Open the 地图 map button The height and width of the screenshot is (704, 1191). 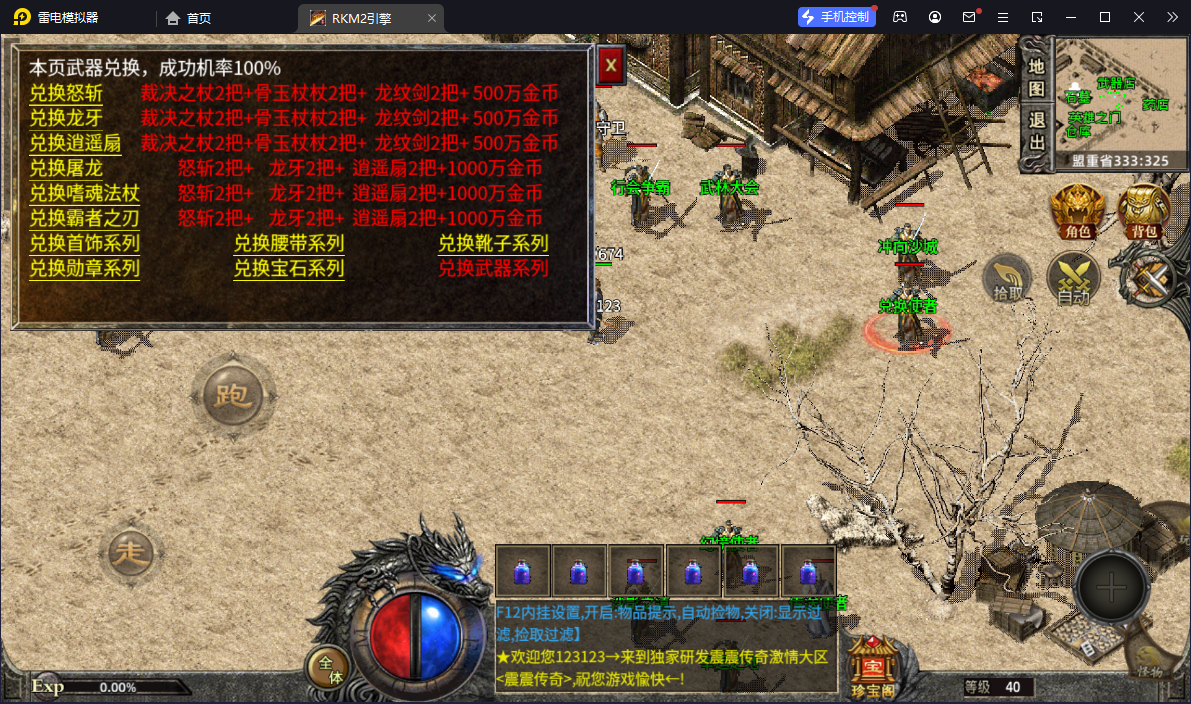tap(1036, 77)
